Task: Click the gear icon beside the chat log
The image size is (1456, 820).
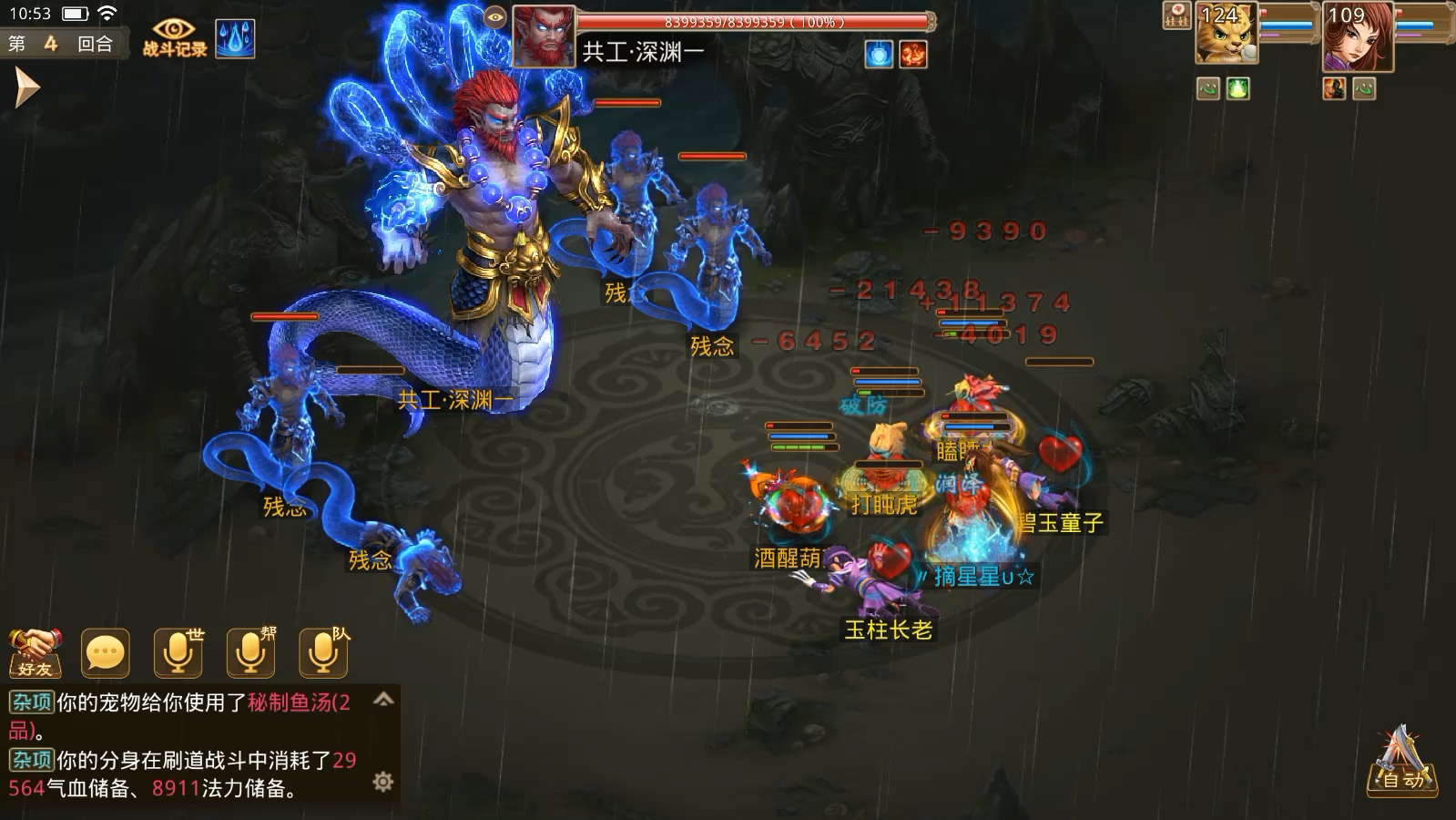Action: [383, 781]
